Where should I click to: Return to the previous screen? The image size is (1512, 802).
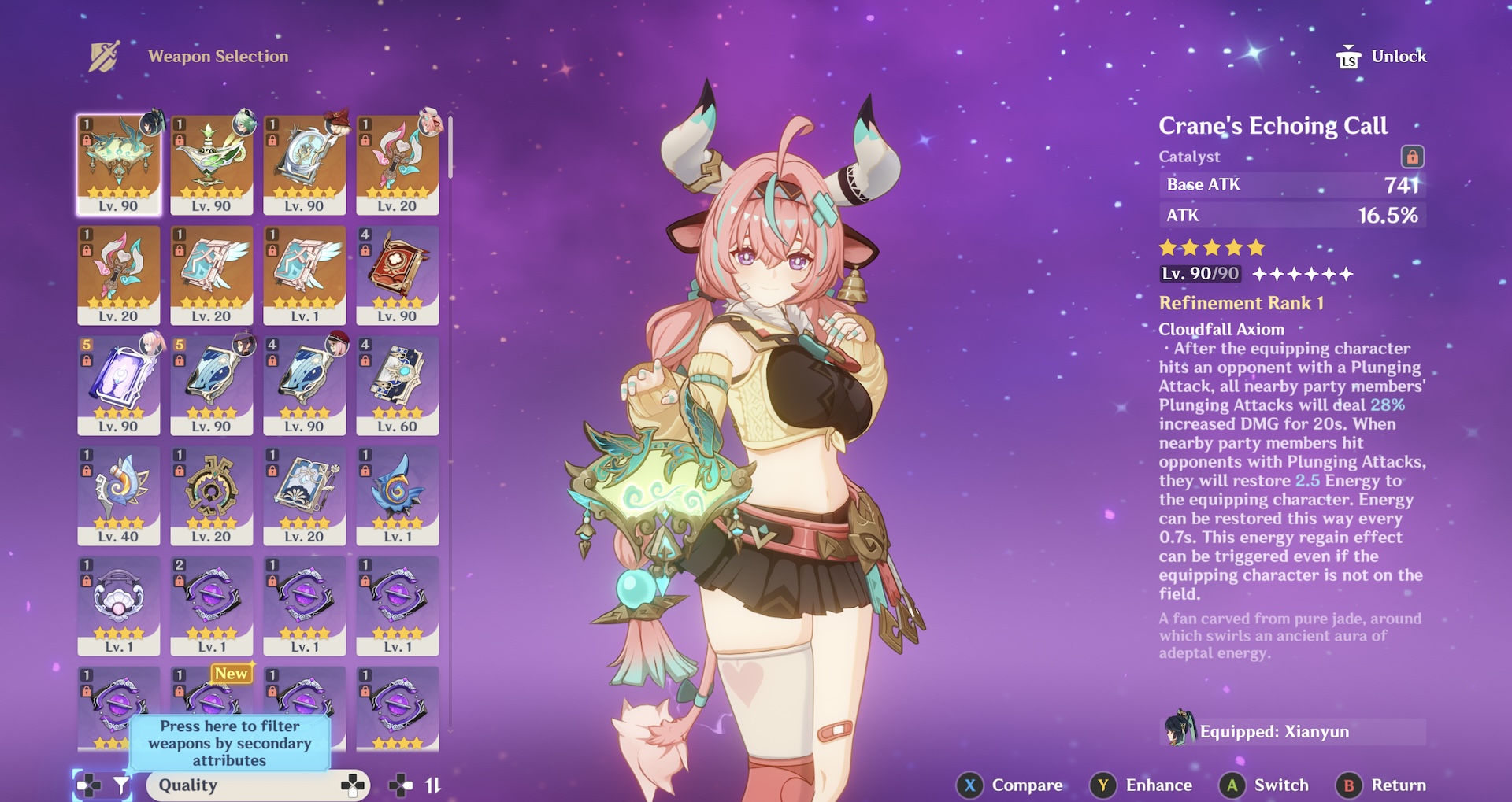[1382, 785]
